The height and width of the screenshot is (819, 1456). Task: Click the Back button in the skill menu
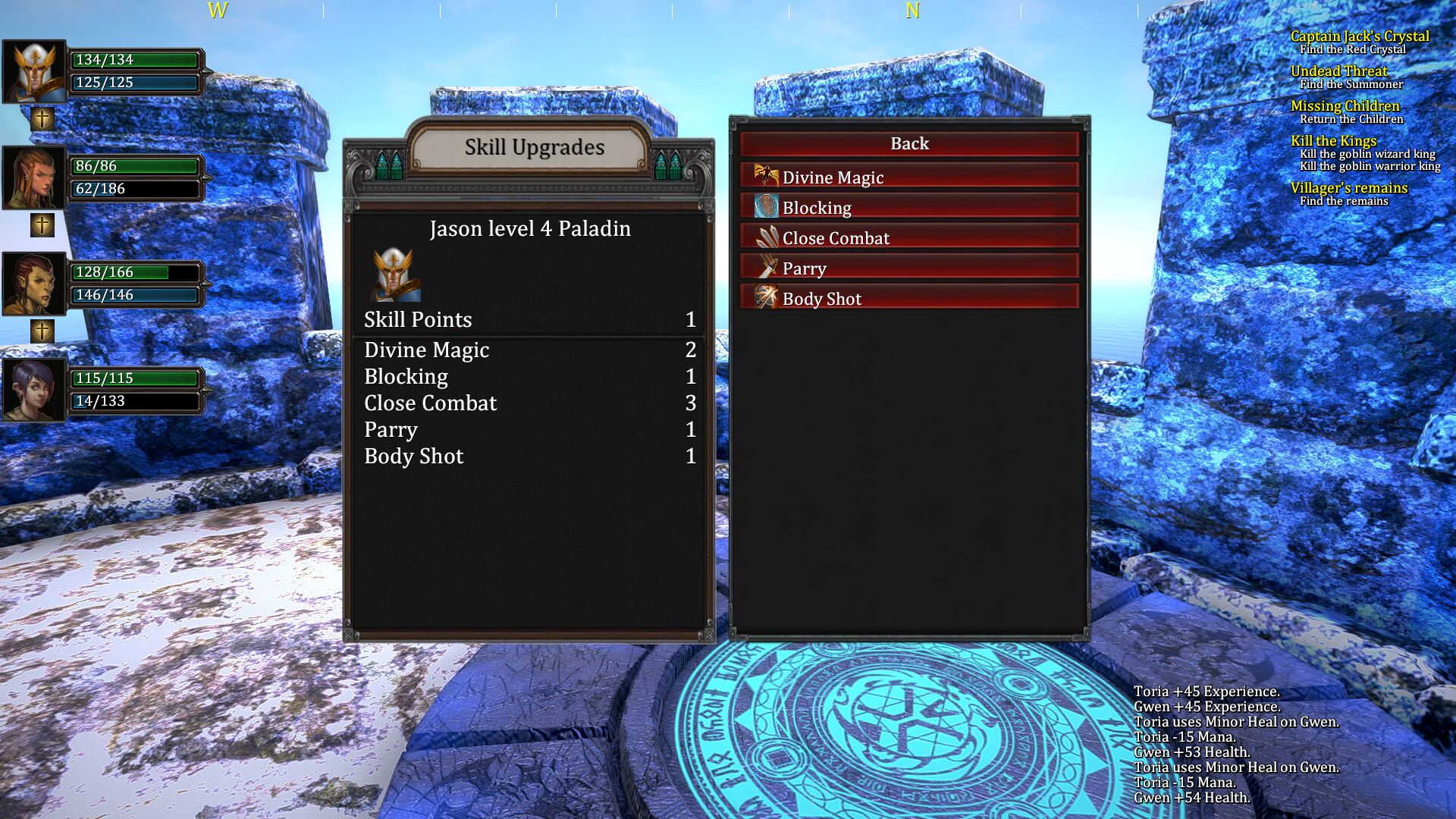coord(909,143)
